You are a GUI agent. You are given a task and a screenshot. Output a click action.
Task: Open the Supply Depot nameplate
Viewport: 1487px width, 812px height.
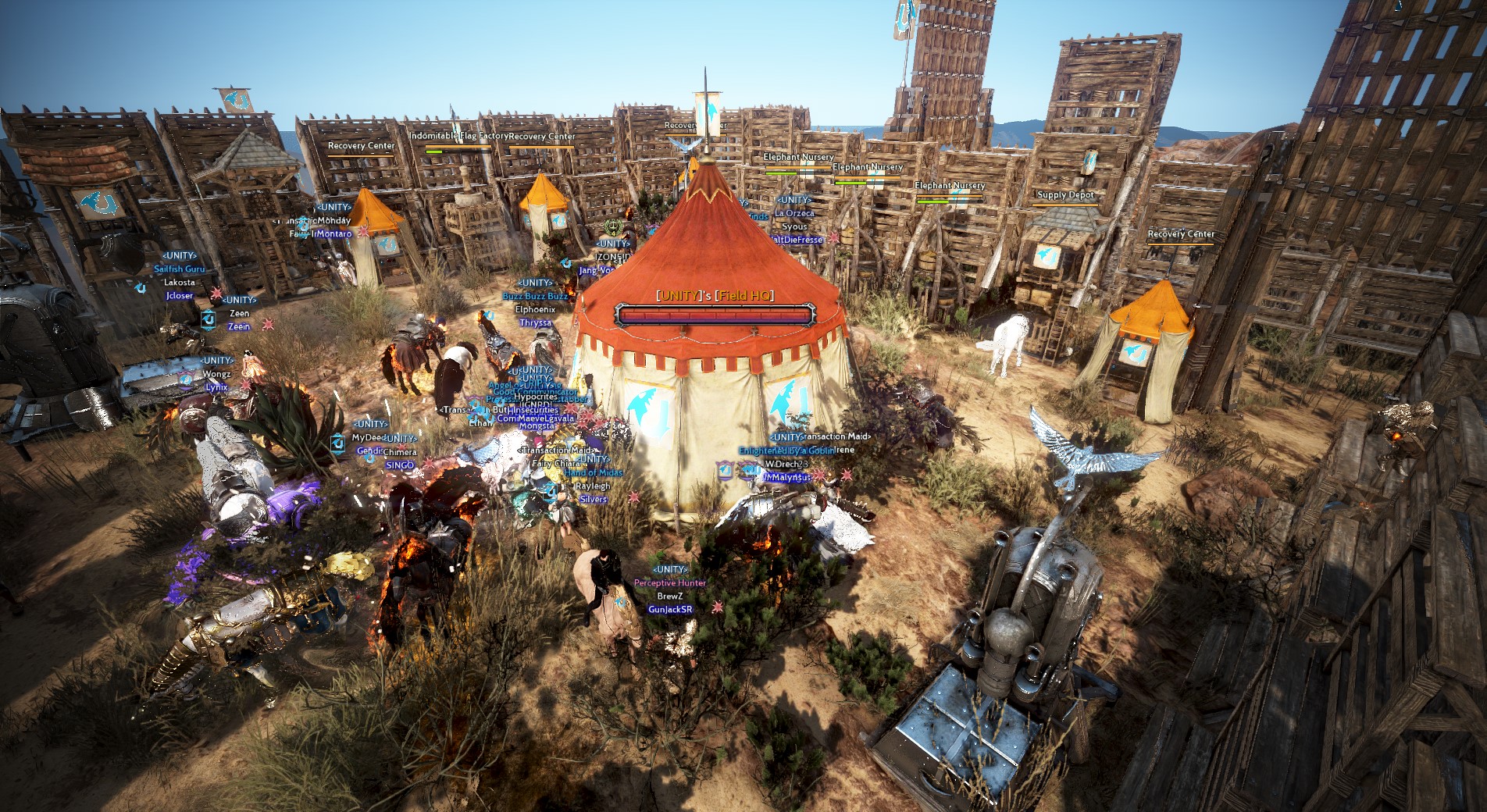[1067, 194]
